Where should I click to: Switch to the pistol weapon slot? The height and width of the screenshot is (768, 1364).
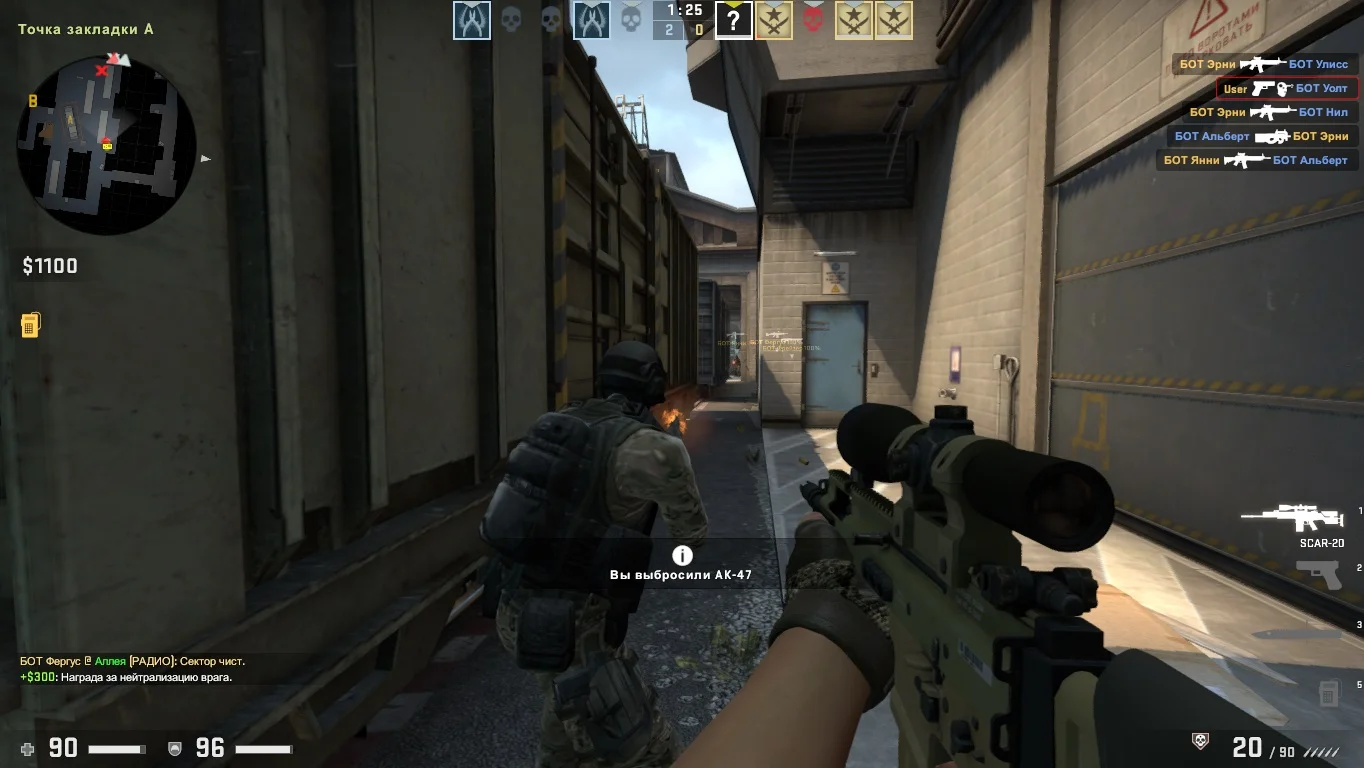coord(1318,574)
